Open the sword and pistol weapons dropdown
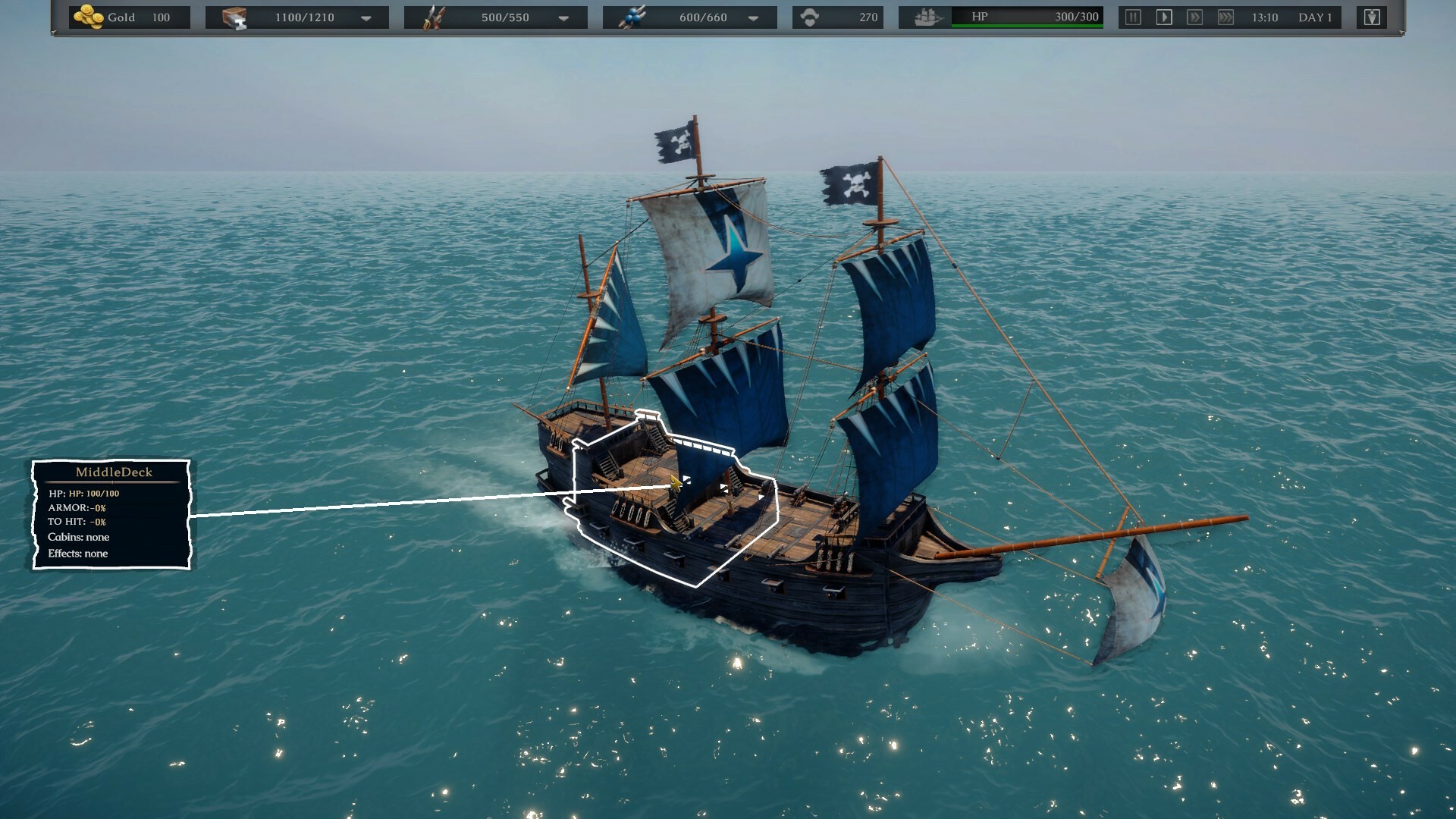This screenshot has height=819, width=1456. point(563,18)
